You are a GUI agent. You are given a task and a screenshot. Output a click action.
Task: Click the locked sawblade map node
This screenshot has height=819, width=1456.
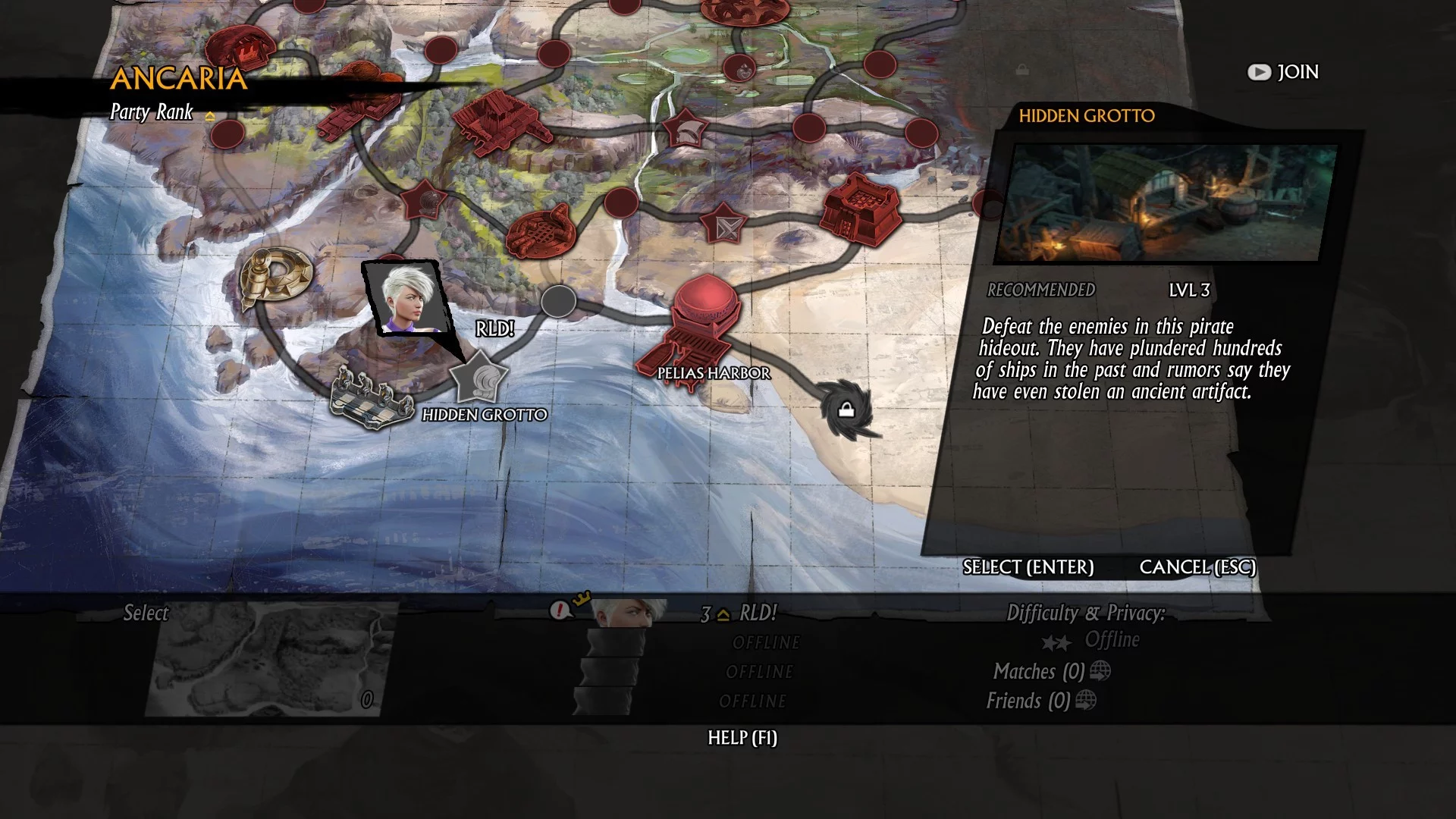coord(846,409)
